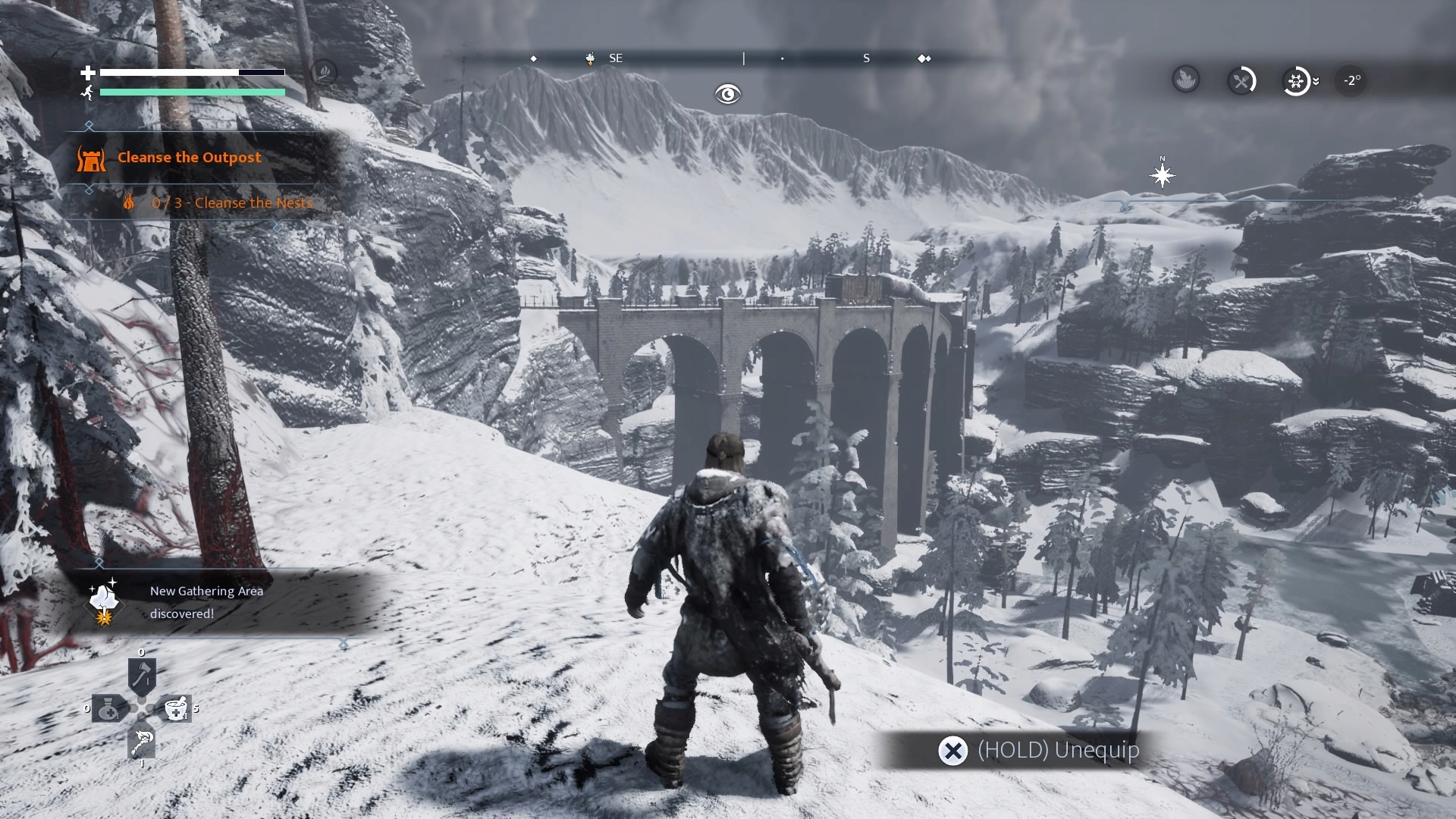Click the Cleanse the Nests objective line
Image resolution: width=1456 pixels, height=819 pixels.
(x=231, y=203)
